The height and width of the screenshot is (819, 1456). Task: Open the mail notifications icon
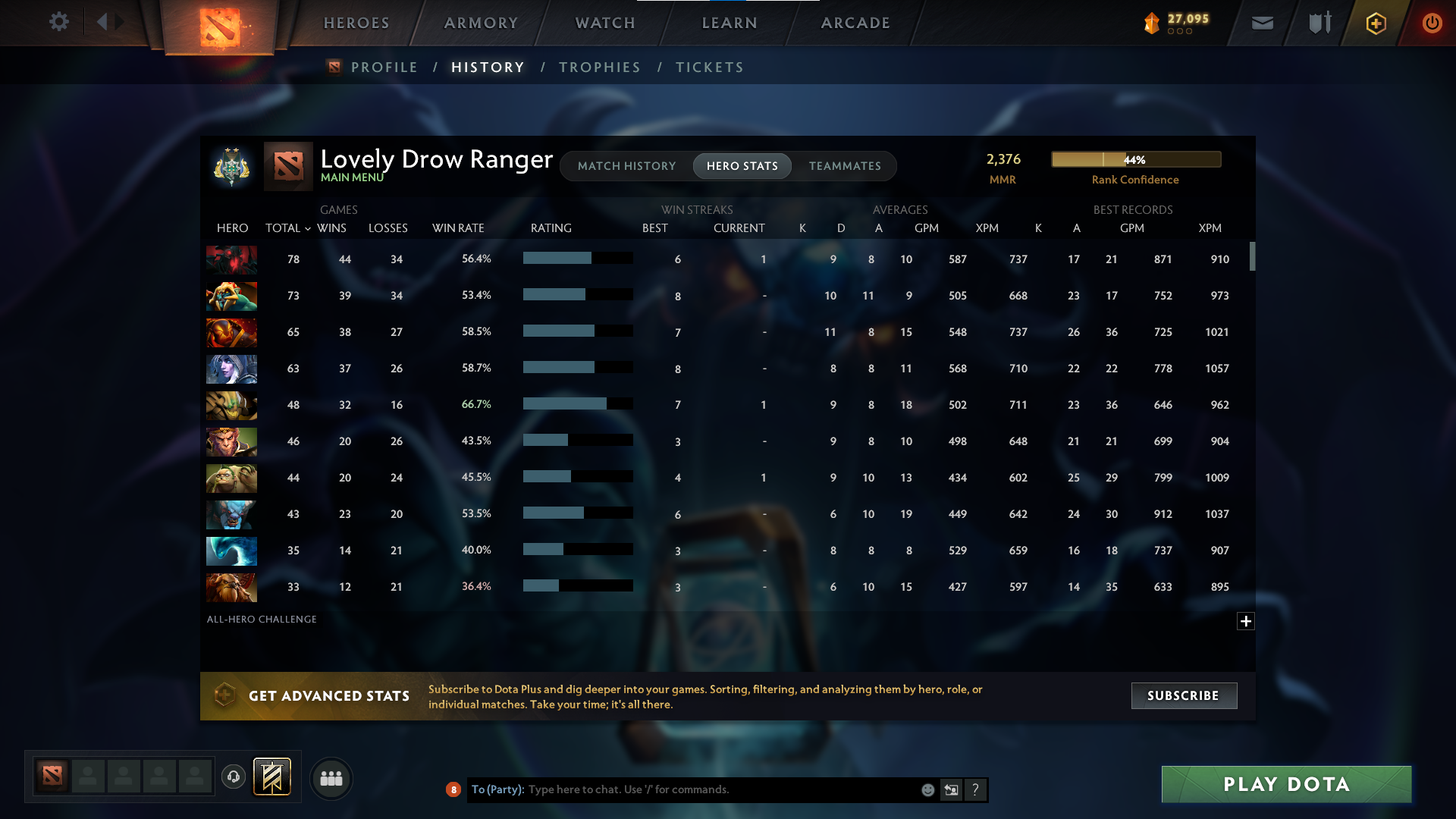[1262, 23]
